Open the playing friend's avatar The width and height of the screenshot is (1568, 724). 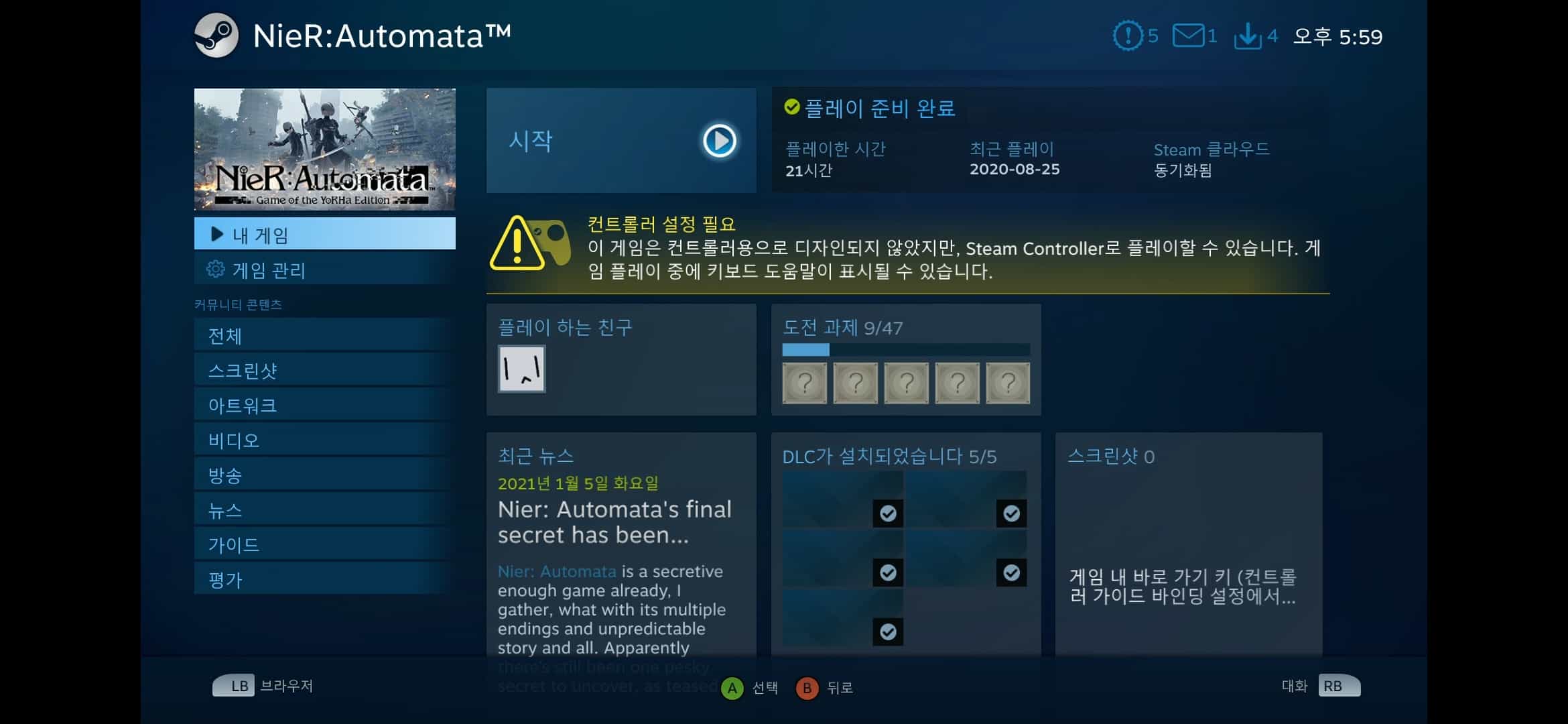(x=521, y=368)
